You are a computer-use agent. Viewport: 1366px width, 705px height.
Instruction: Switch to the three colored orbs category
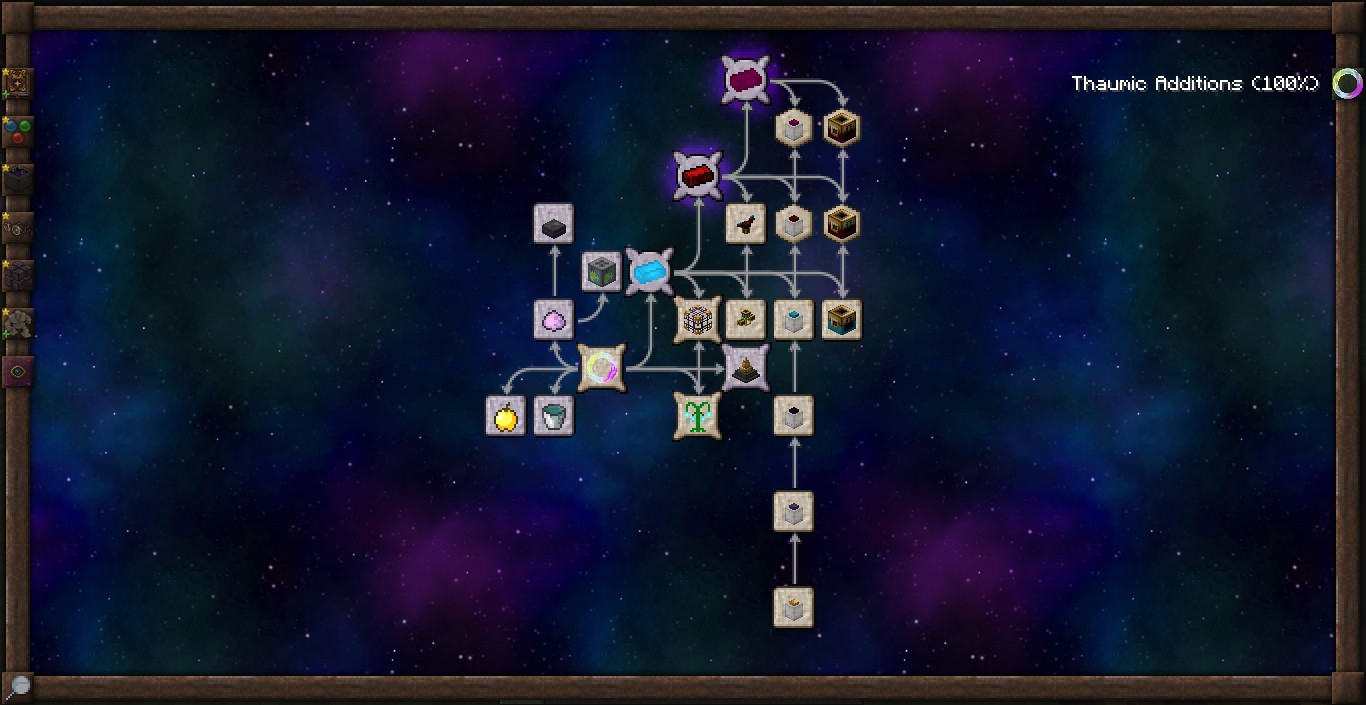[18, 131]
